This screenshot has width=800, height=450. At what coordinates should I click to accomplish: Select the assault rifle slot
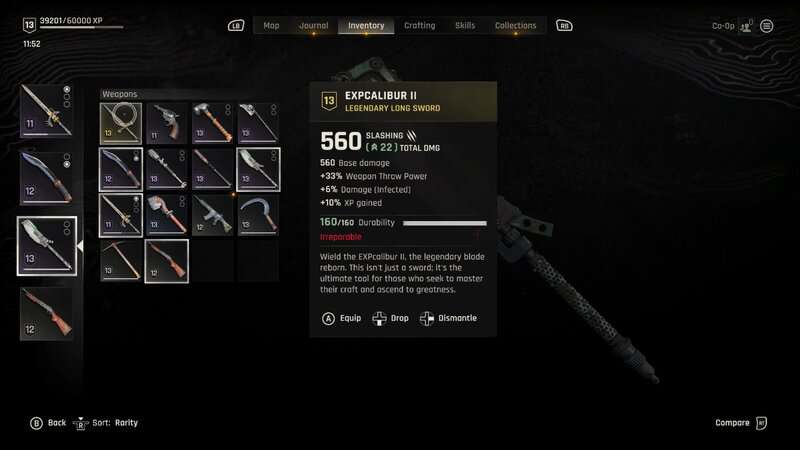[212, 215]
